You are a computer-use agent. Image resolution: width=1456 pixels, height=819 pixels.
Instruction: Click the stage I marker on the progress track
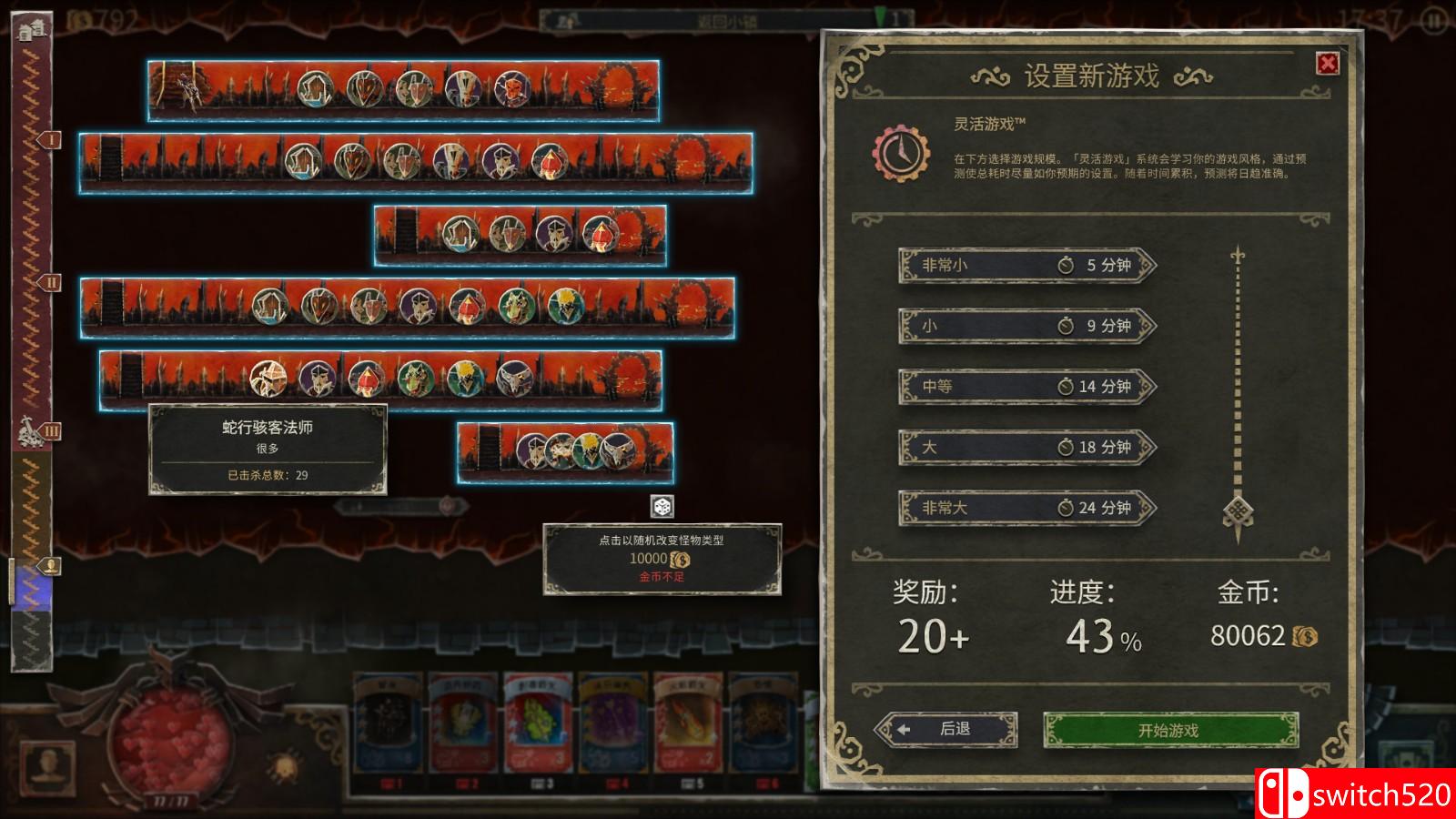pos(51,141)
